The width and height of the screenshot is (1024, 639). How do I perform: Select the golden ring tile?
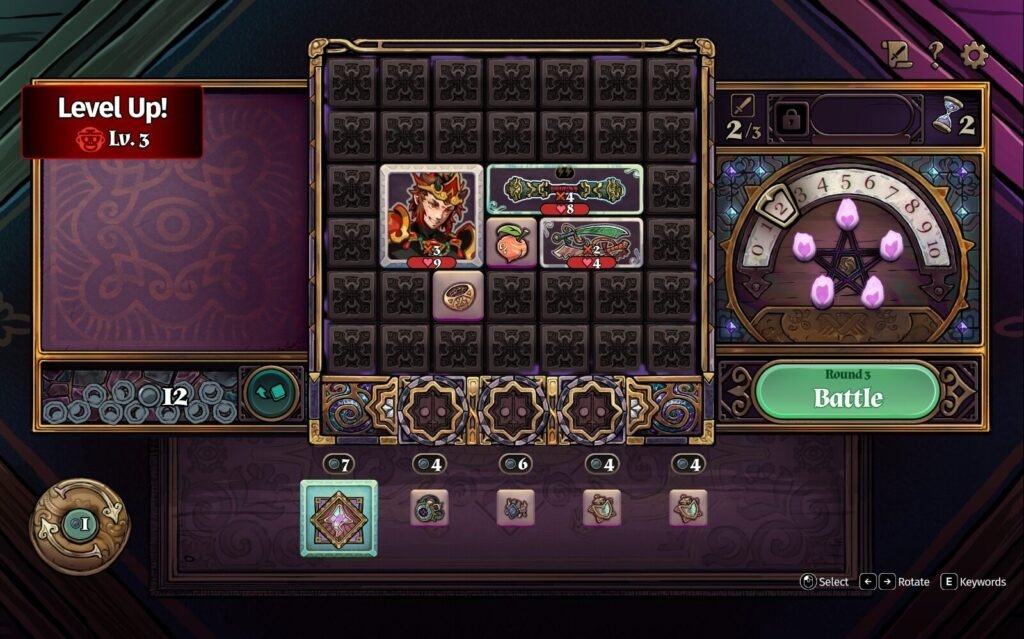click(458, 296)
